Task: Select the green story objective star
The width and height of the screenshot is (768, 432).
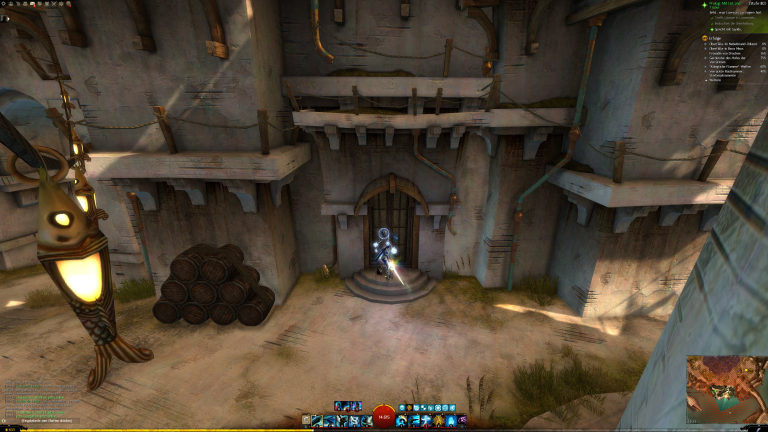Action: coord(707,5)
